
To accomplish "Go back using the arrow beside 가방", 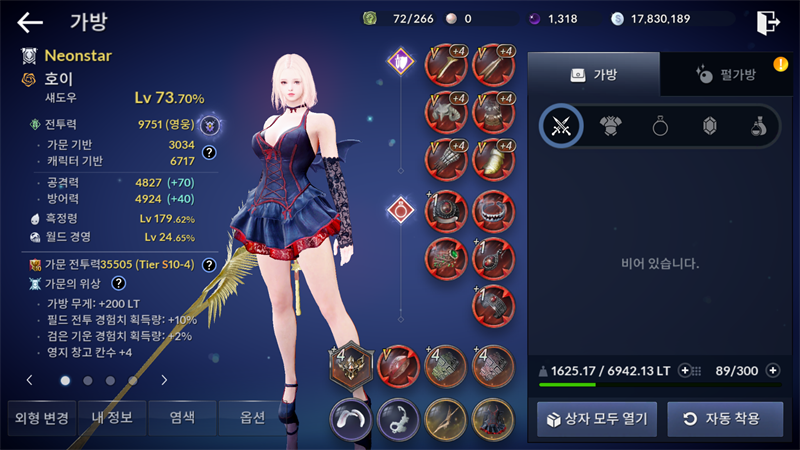I will pyautogui.click(x=31, y=22).
